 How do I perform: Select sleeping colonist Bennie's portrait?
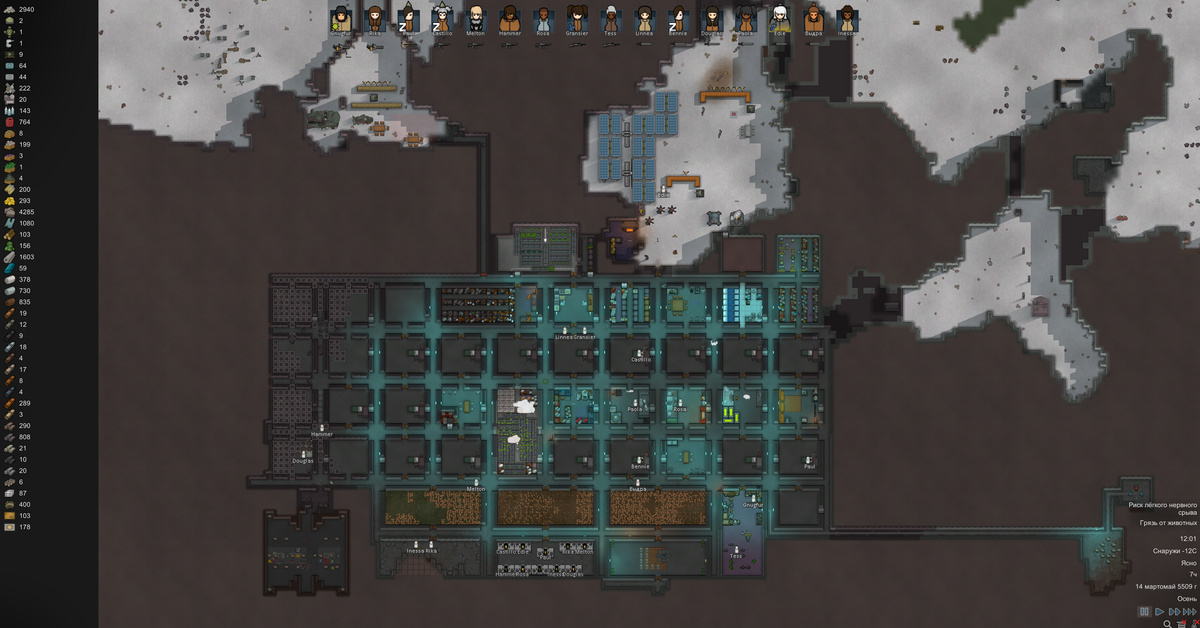(x=678, y=17)
